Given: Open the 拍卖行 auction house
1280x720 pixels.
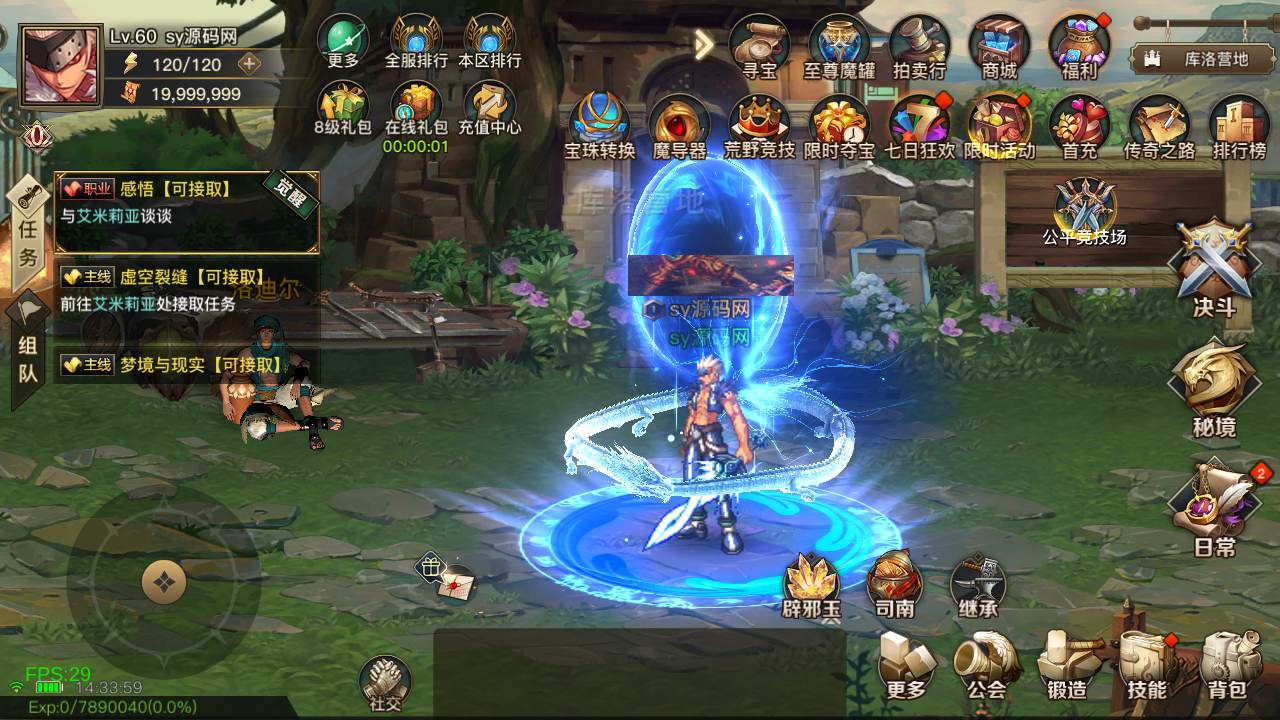Looking at the screenshot, I should [919, 46].
